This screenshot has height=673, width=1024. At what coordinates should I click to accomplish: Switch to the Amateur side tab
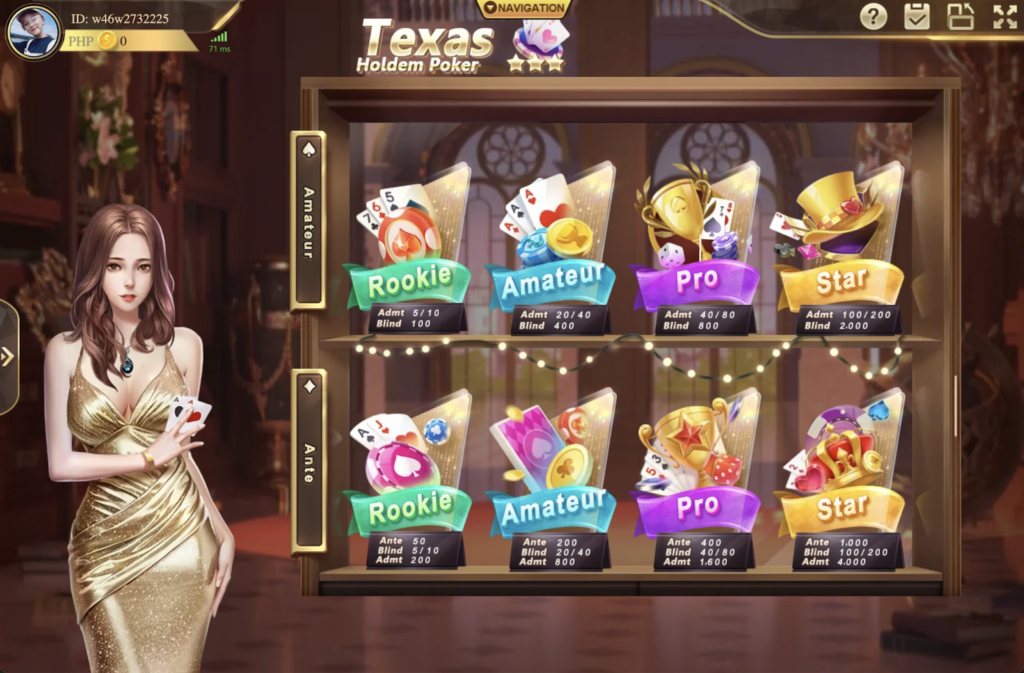pyautogui.click(x=308, y=221)
